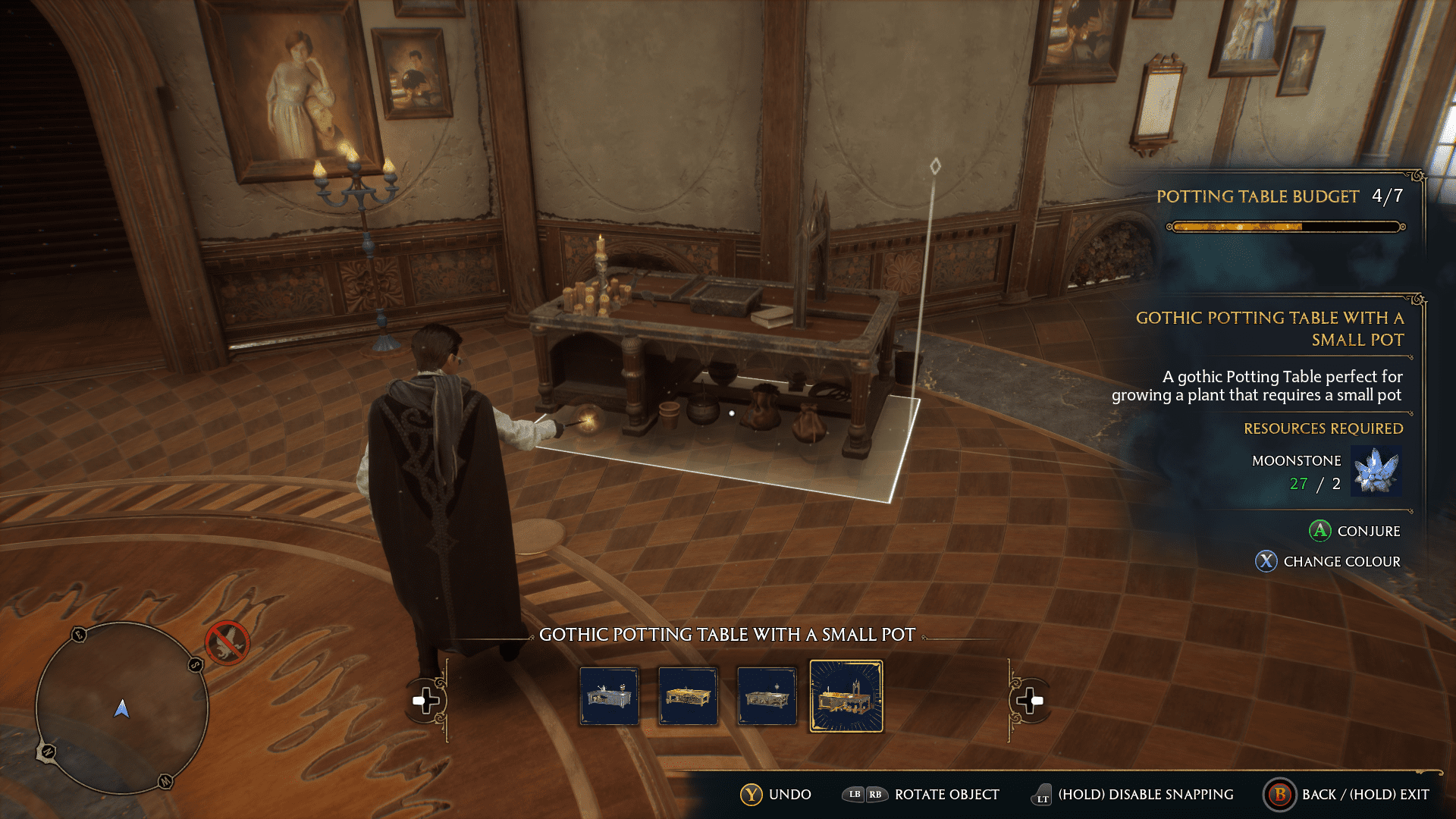The image size is (1456, 819).
Task: Select the first plain potting table variant
Action: 609,697
